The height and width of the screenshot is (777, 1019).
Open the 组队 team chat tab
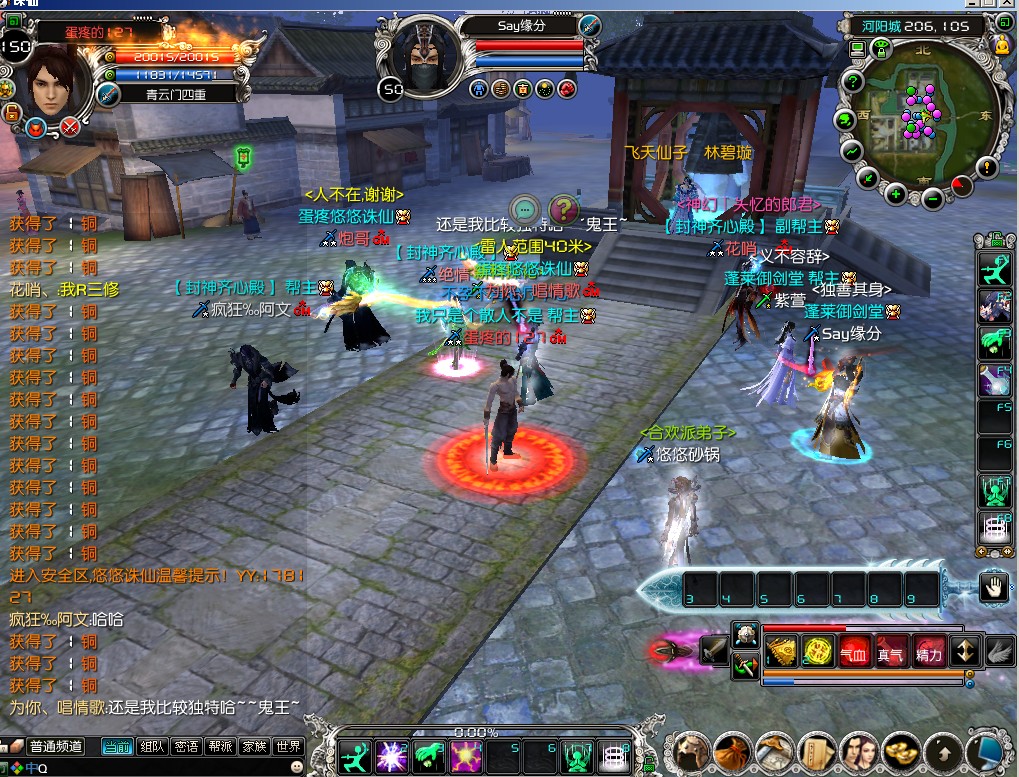(153, 746)
